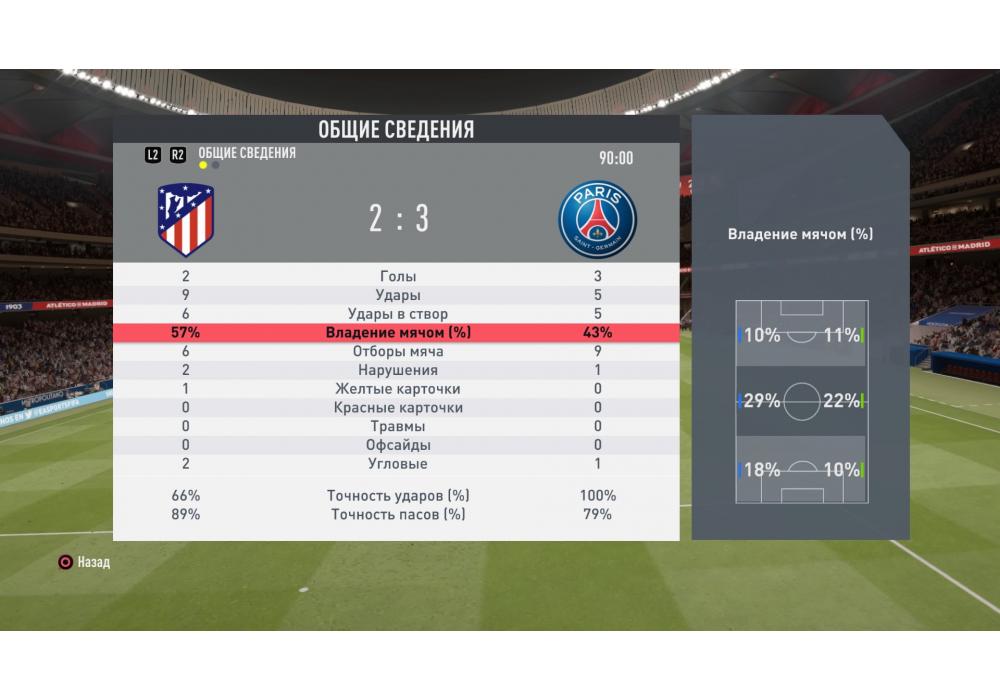The height and width of the screenshot is (700, 1000).
Task: Choose the Удары в створ row
Action: (x=398, y=314)
